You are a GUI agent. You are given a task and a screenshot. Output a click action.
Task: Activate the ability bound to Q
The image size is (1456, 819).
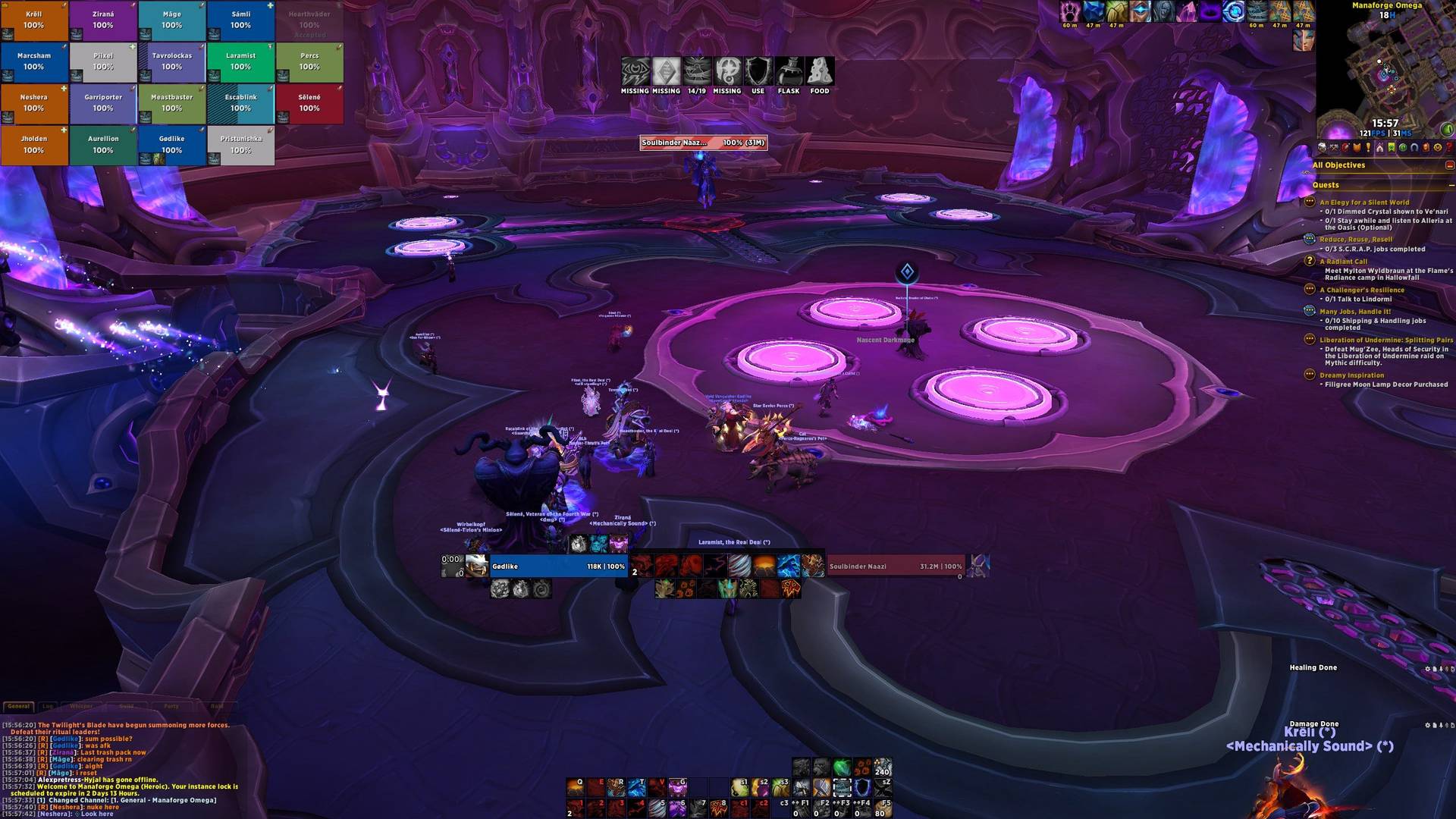pos(575,787)
